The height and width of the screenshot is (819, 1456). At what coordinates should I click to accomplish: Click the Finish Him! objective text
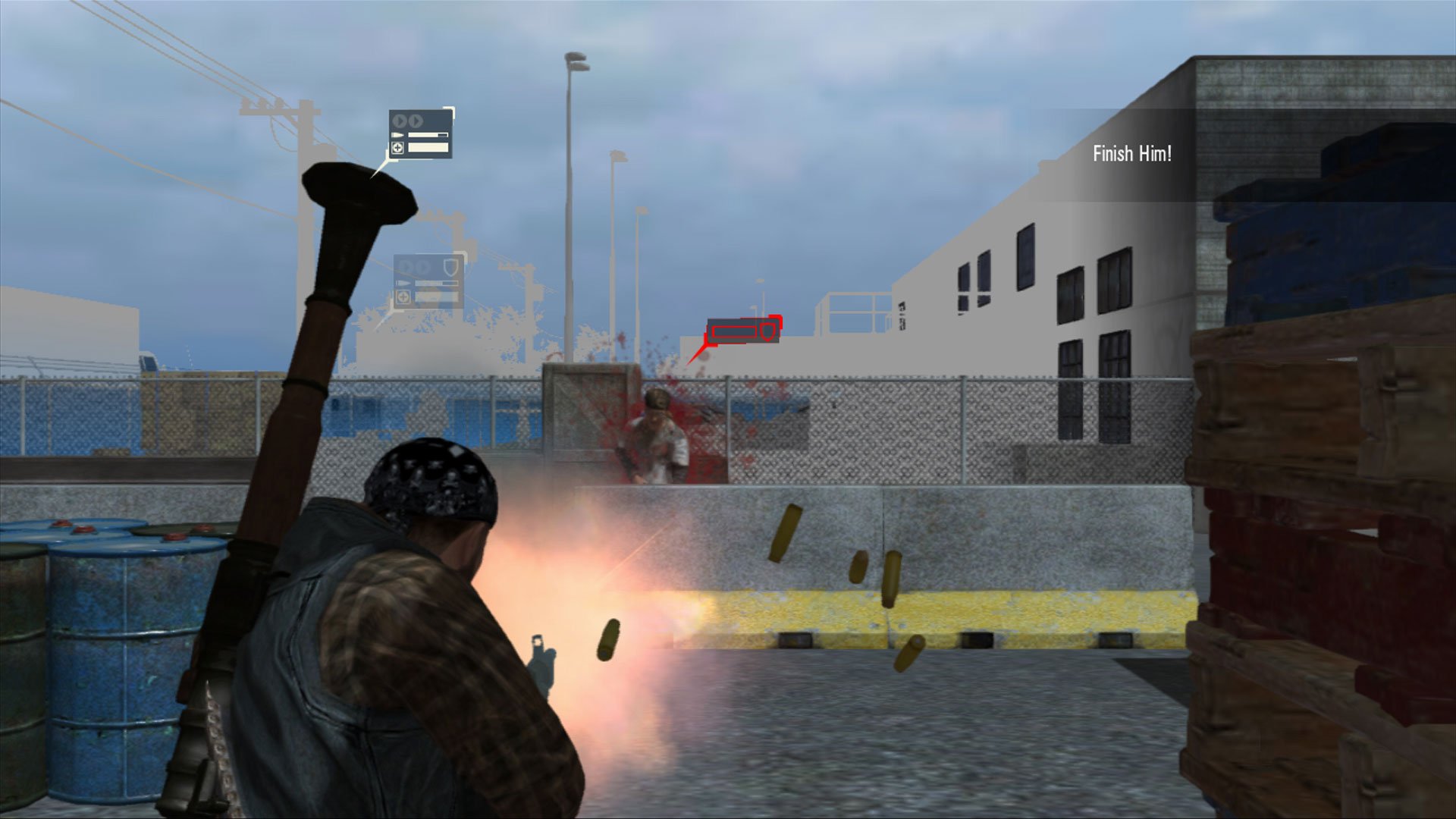coord(1131,158)
